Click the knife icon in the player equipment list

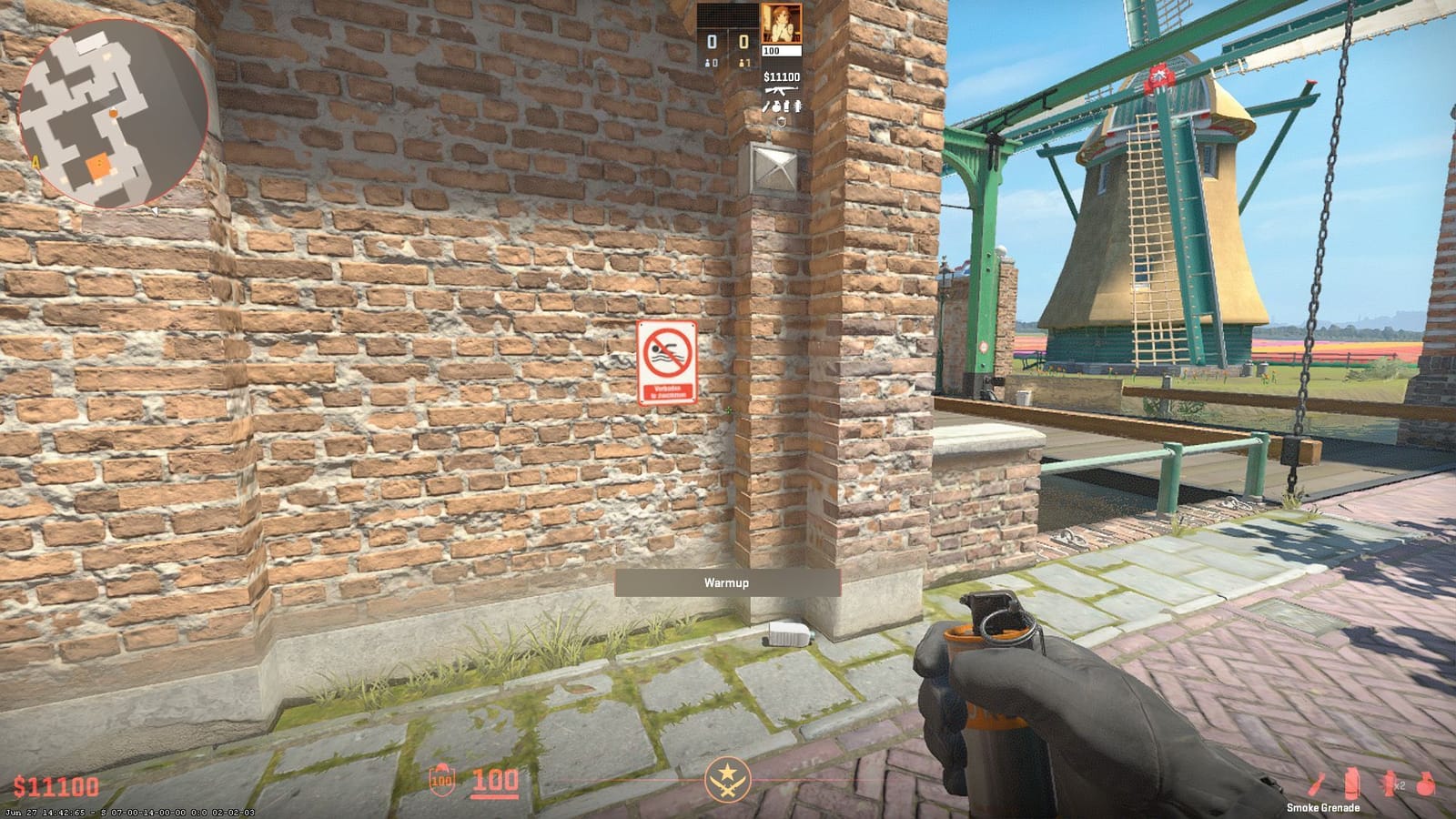tap(766, 106)
